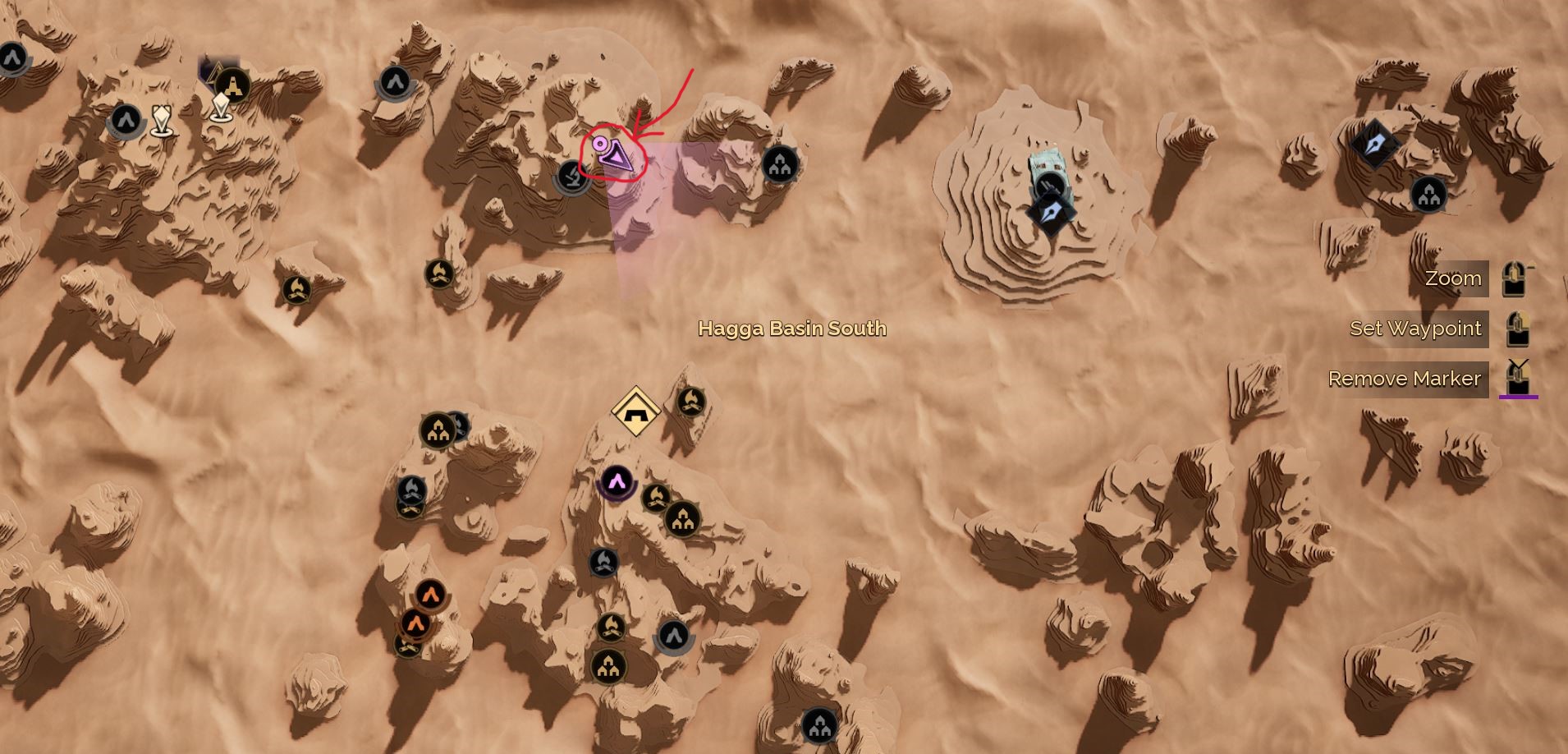Click the bright orange shelter icon lower-left
This screenshot has width=1568, height=754.
click(x=430, y=594)
